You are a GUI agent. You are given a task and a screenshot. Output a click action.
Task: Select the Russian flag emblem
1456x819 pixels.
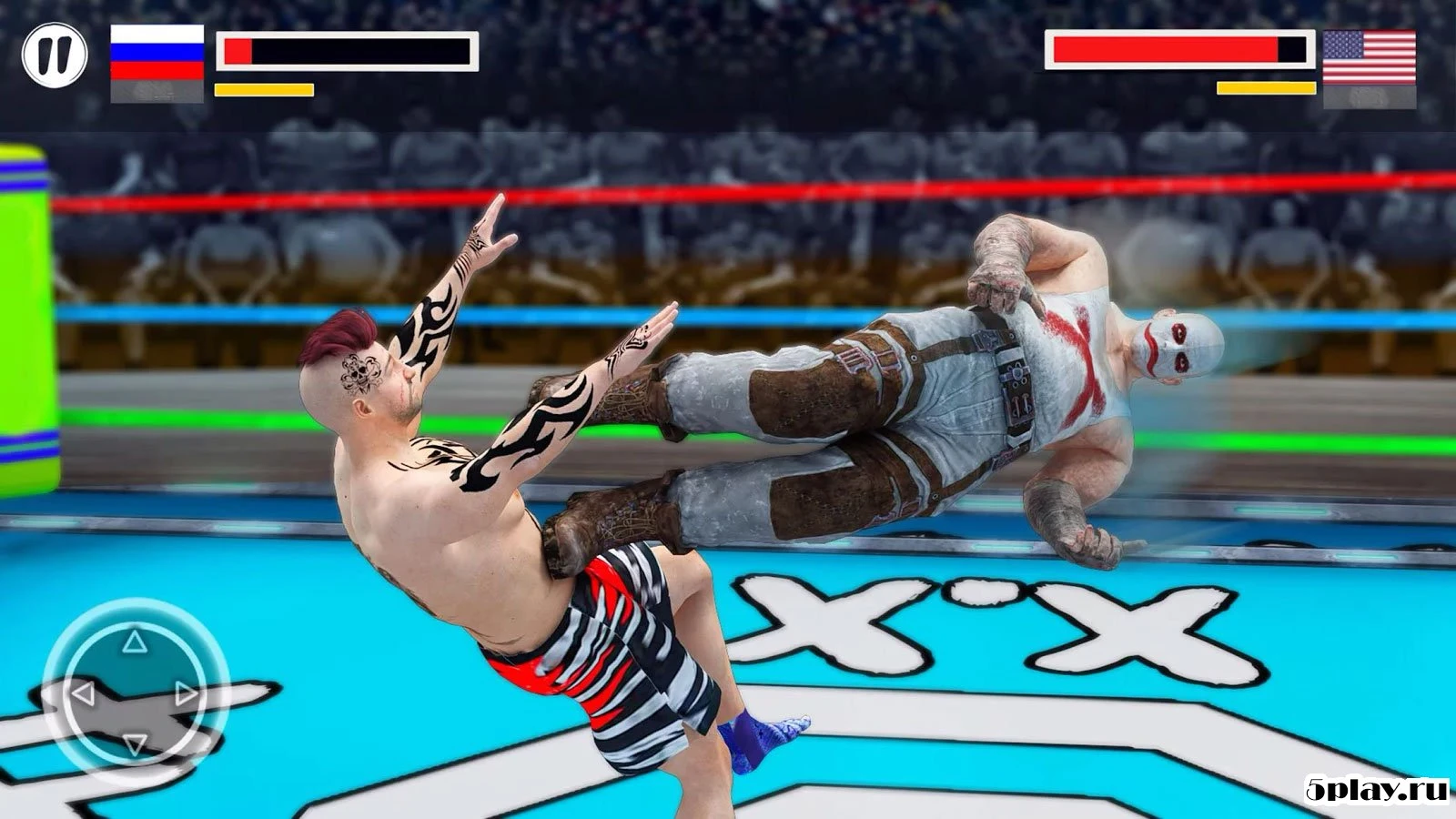[x=157, y=52]
